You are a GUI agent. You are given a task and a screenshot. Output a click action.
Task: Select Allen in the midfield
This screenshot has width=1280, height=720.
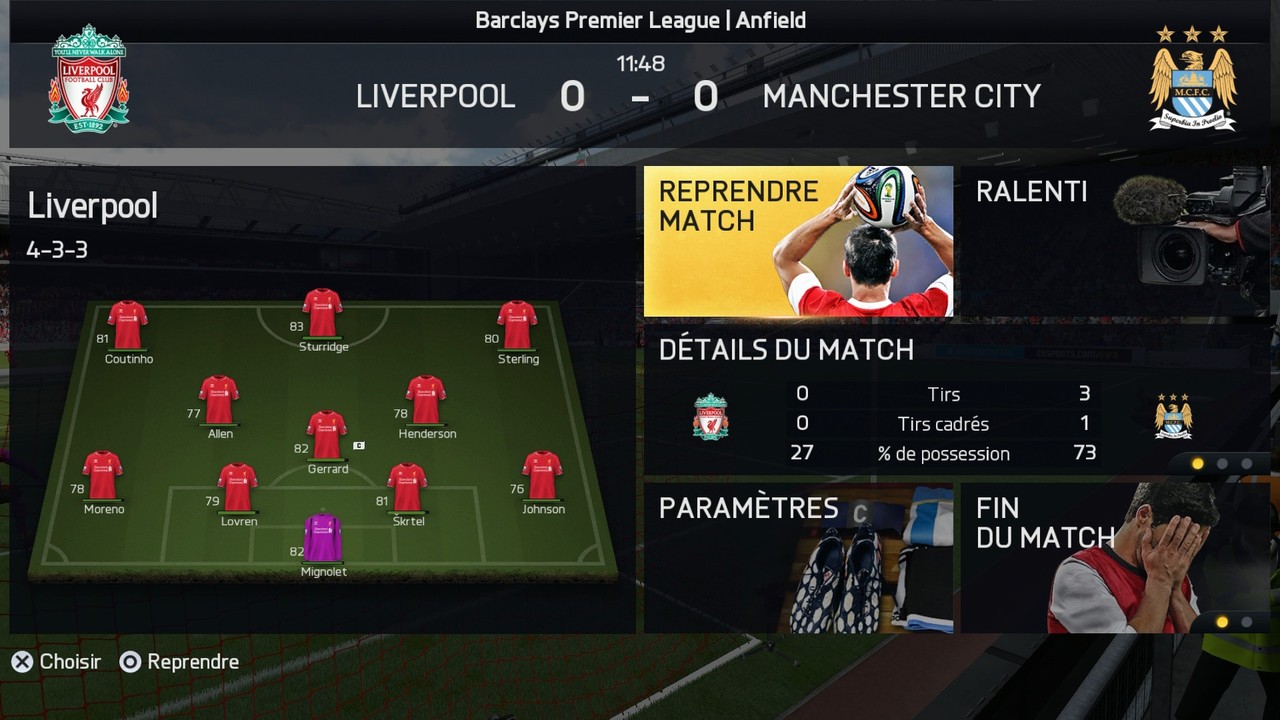pyautogui.click(x=219, y=400)
